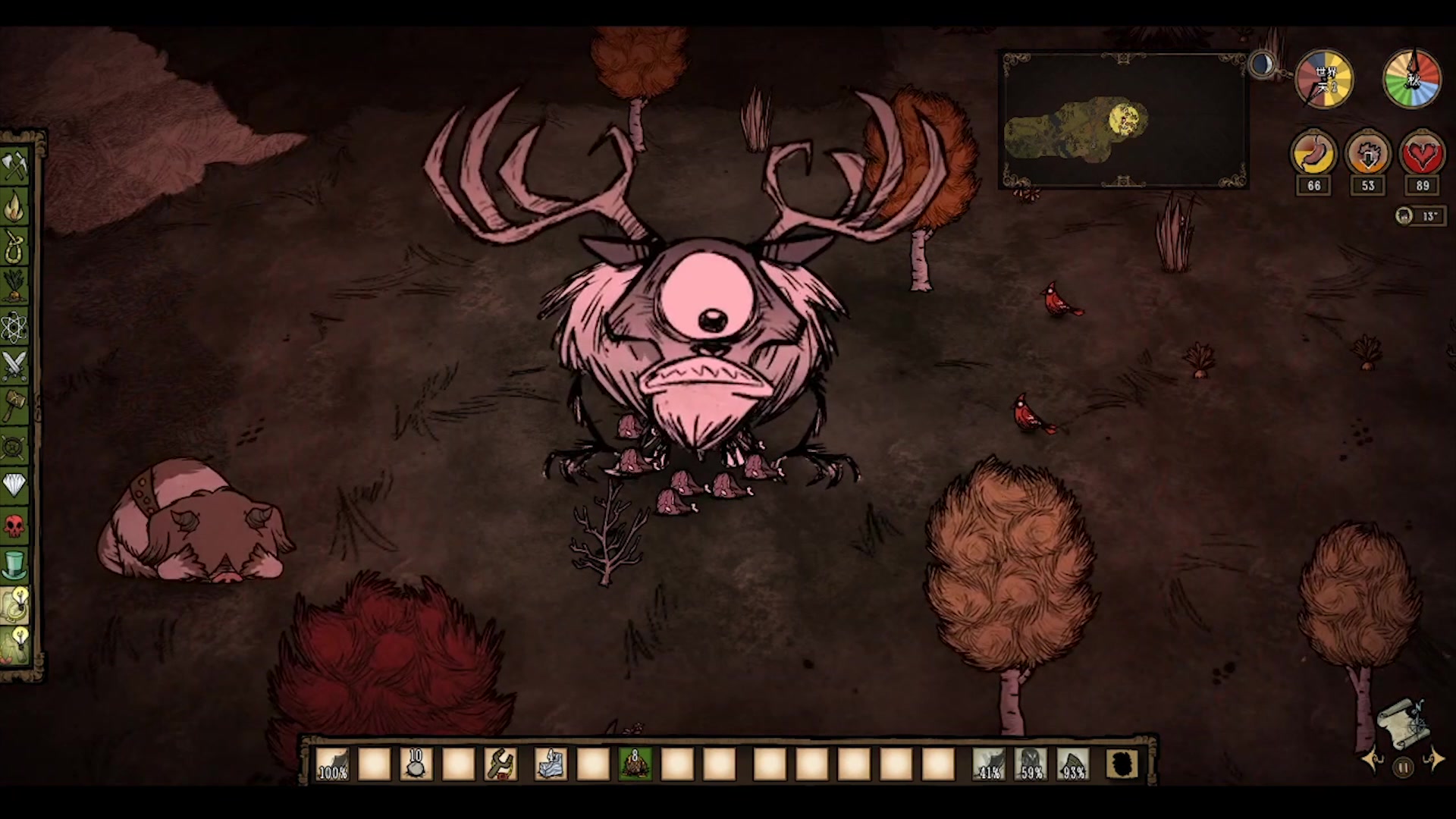Open the Tools crafting tab
The width and height of the screenshot is (1456, 819).
15,165
